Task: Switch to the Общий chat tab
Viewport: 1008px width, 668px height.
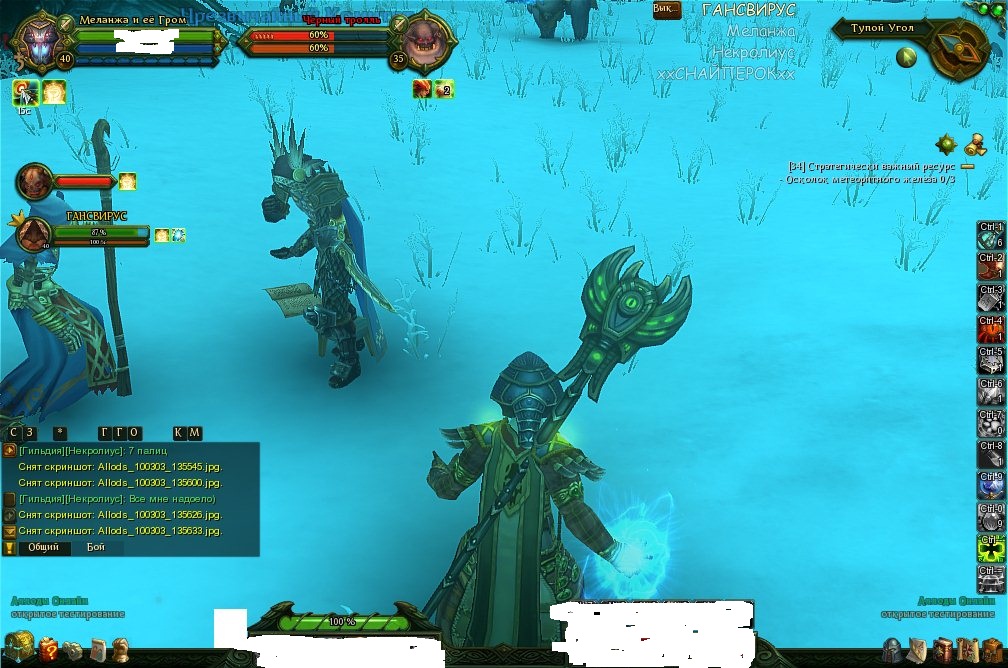Action: pos(42,547)
